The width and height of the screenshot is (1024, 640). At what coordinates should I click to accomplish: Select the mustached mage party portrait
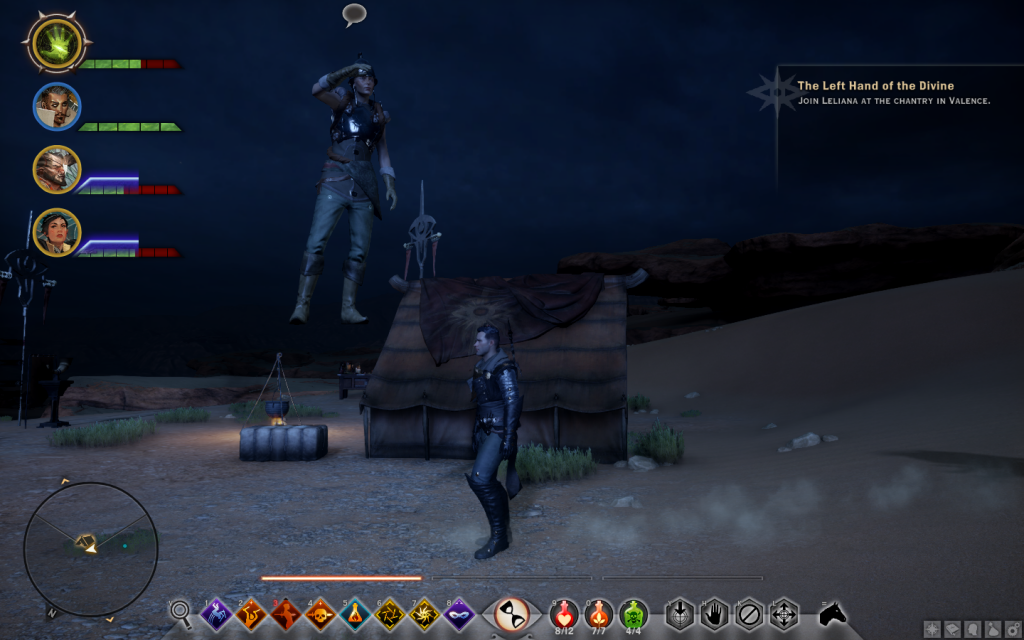click(x=56, y=106)
